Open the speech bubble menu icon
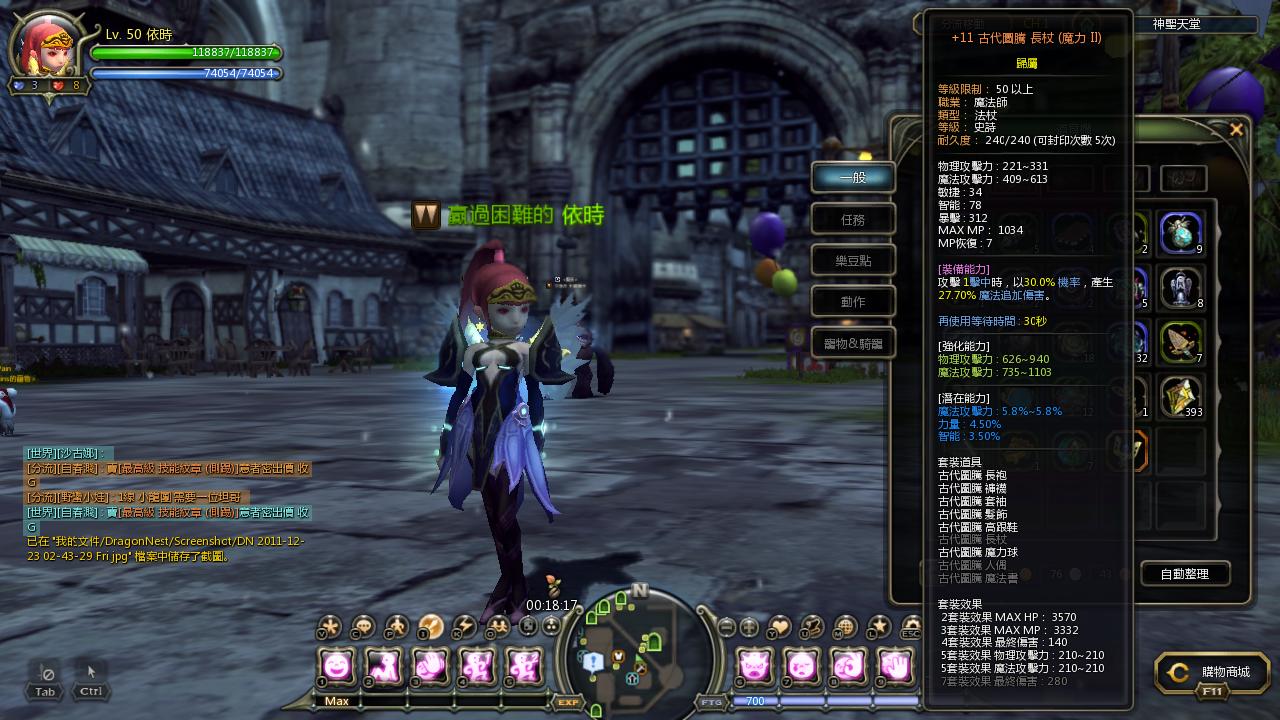 point(363,627)
